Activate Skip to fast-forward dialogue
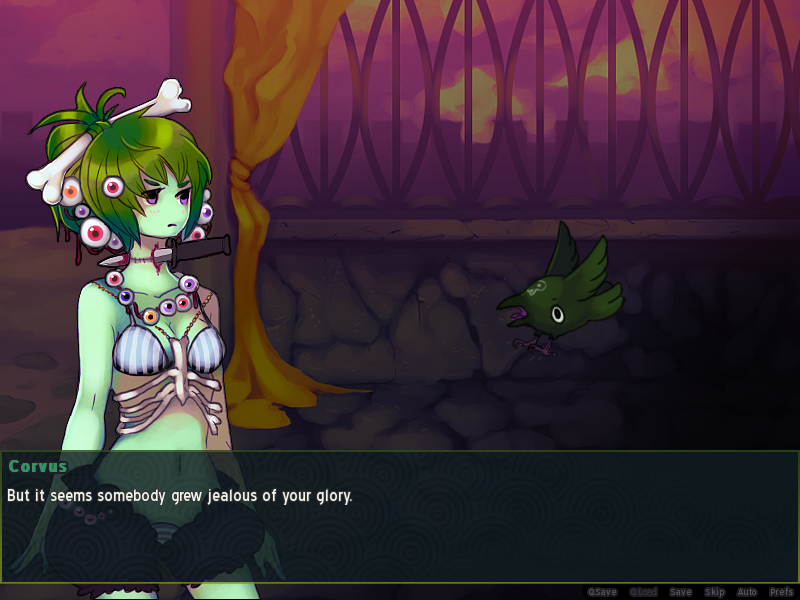Image resolution: width=800 pixels, height=600 pixels. click(714, 592)
